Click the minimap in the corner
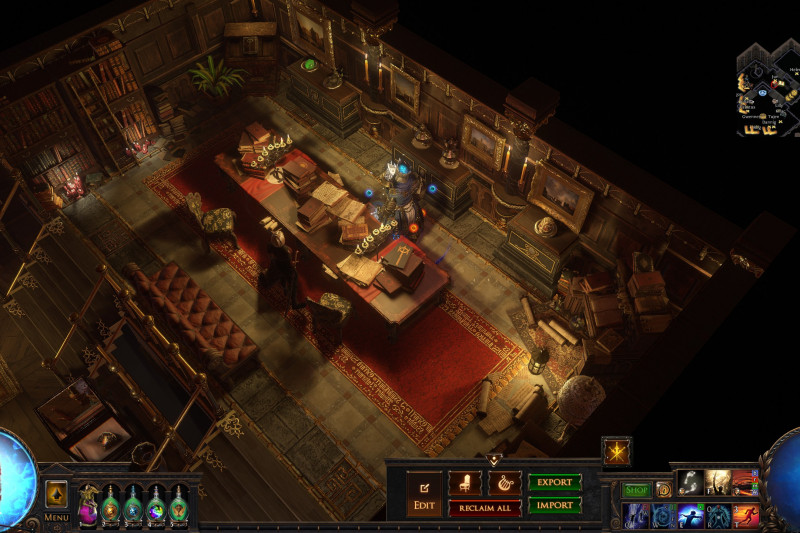Viewport: 800px width, 533px height. point(768,90)
